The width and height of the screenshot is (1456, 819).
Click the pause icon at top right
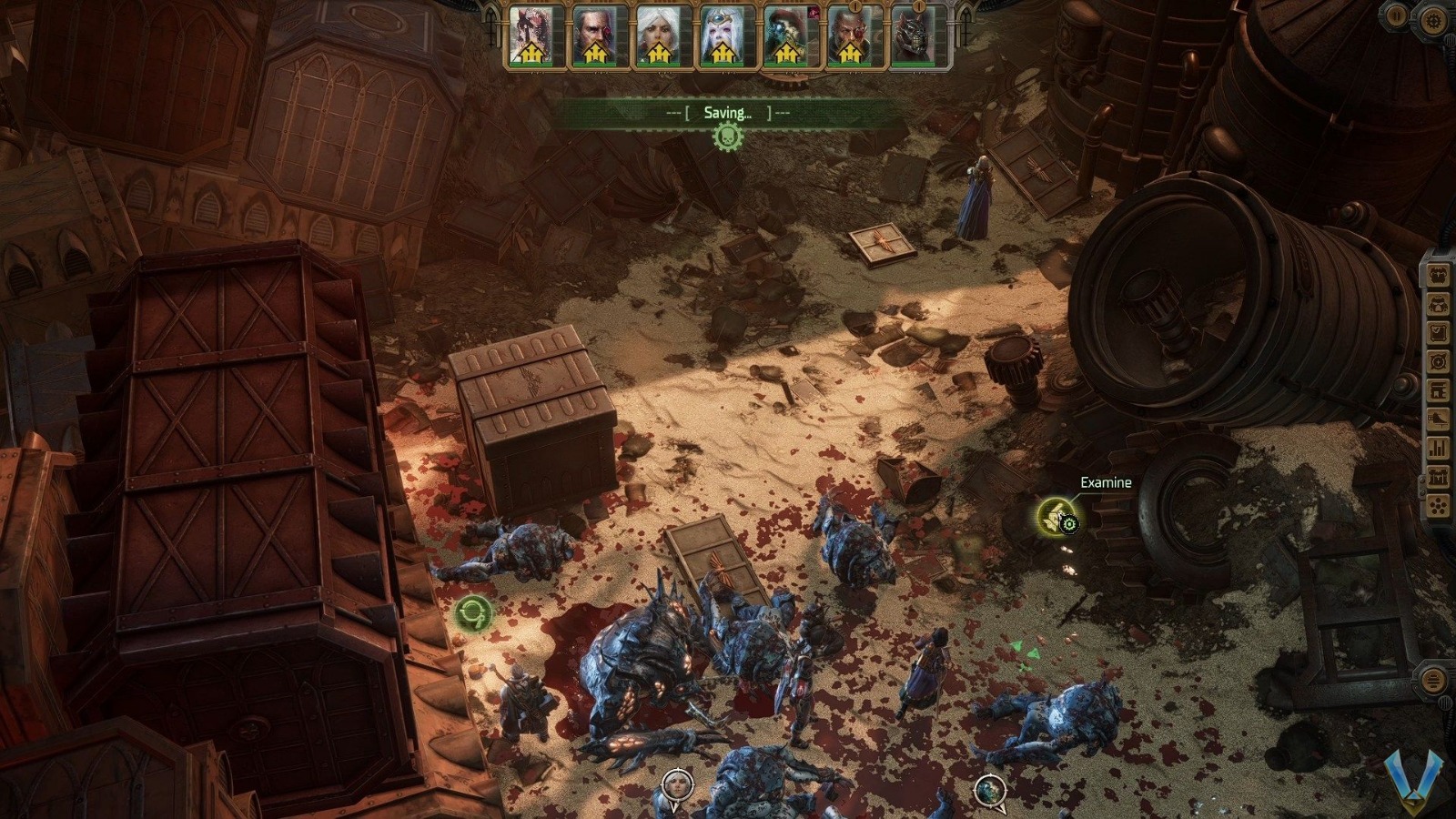click(1394, 16)
